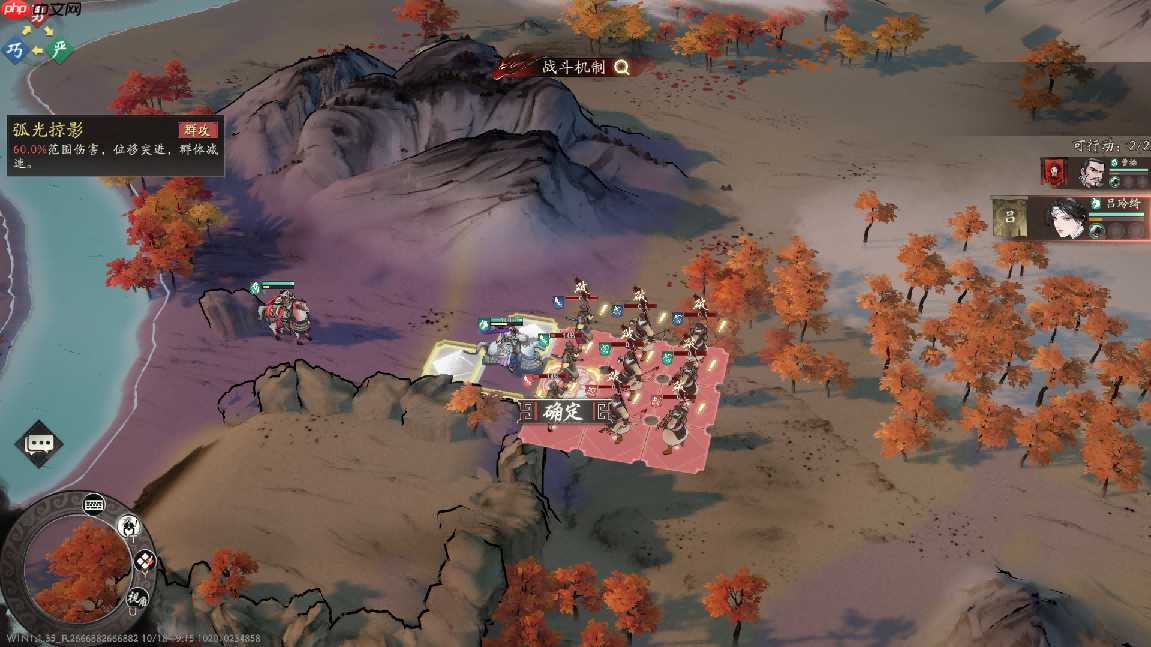Click the red-white diamond formation icon
Screen dimensions: 1151x647
click(145, 561)
